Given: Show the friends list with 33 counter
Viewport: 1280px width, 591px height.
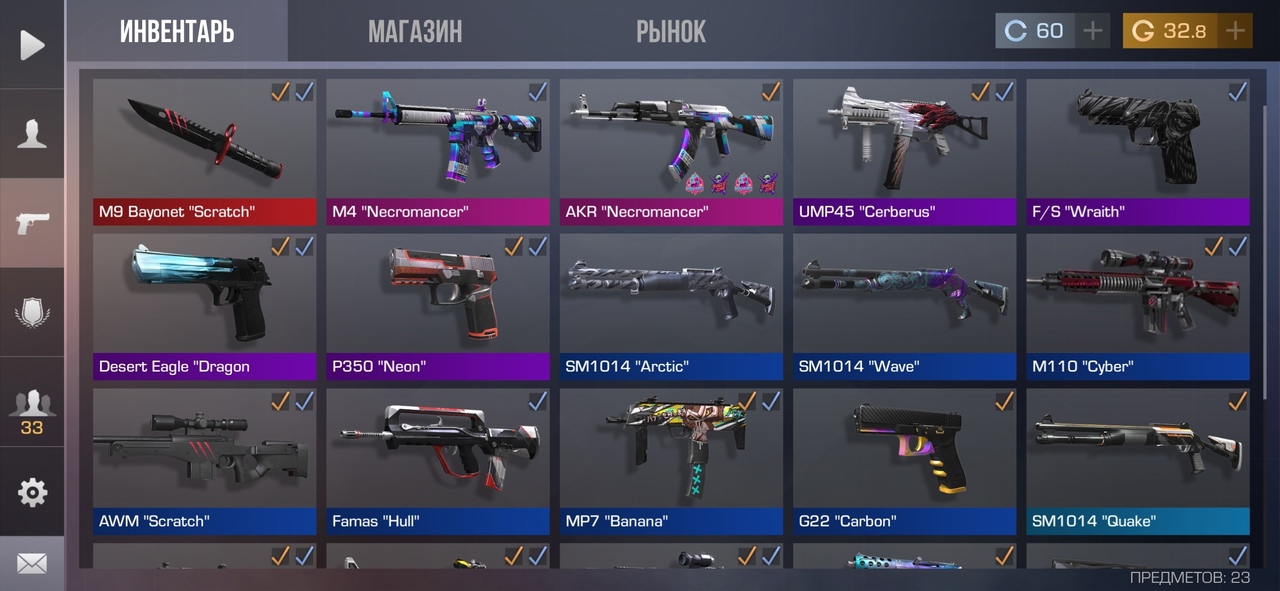Looking at the screenshot, I should [x=32, y=410].
